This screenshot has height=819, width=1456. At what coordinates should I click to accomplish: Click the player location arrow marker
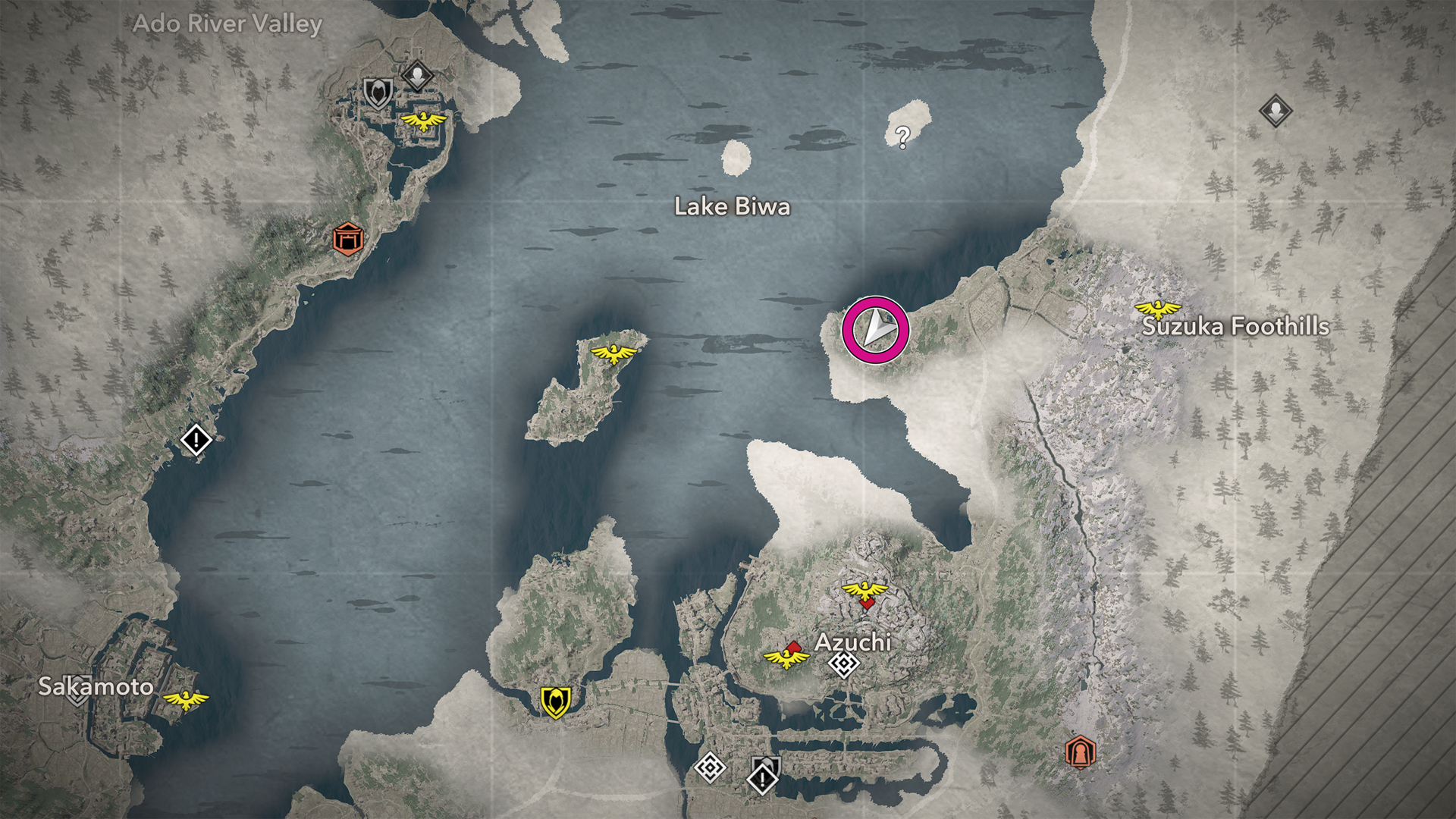876,330
